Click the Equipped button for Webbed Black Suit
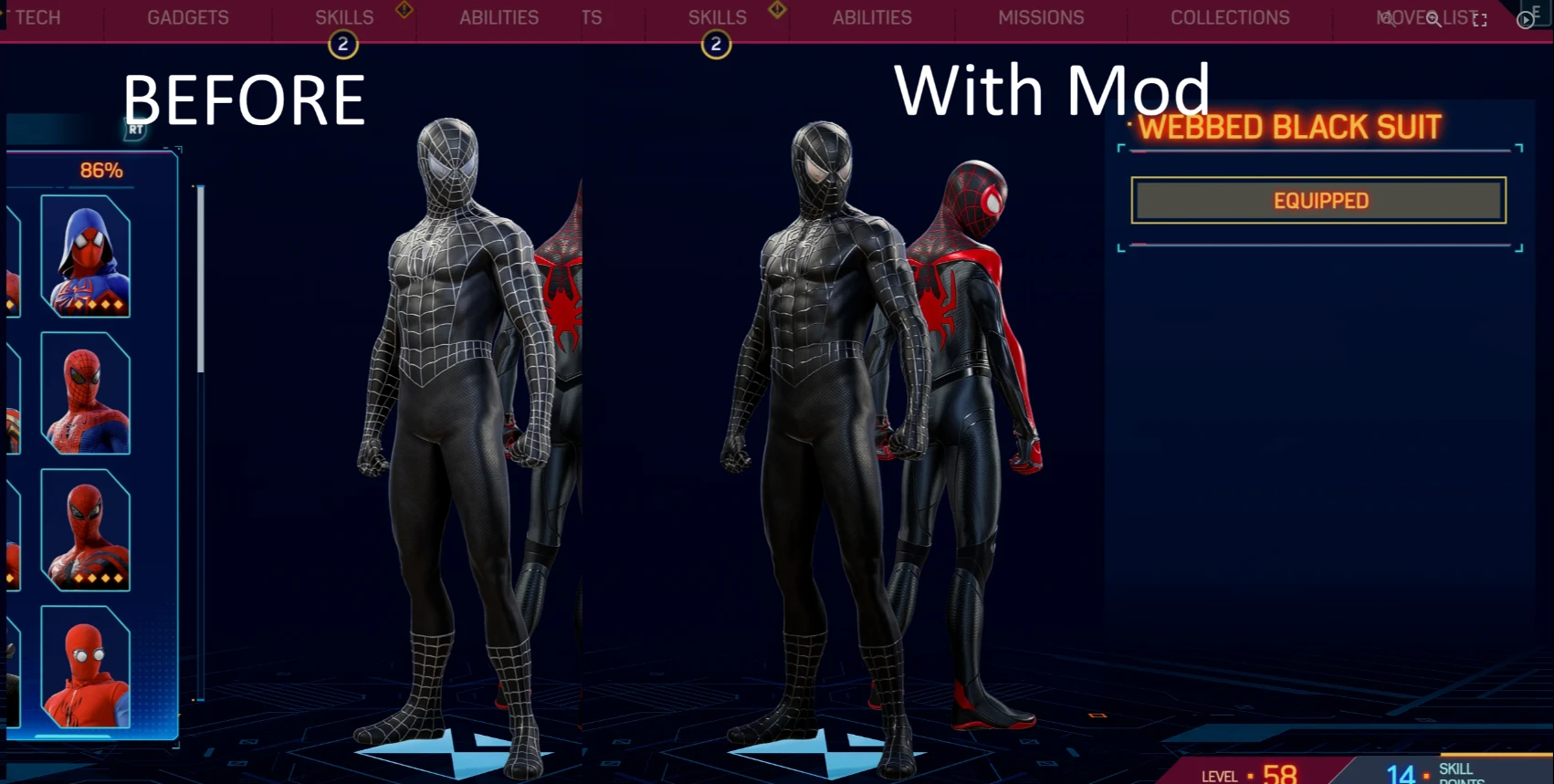Image resolution: width=1554 pixels, height=784 pixels. 1318,200
